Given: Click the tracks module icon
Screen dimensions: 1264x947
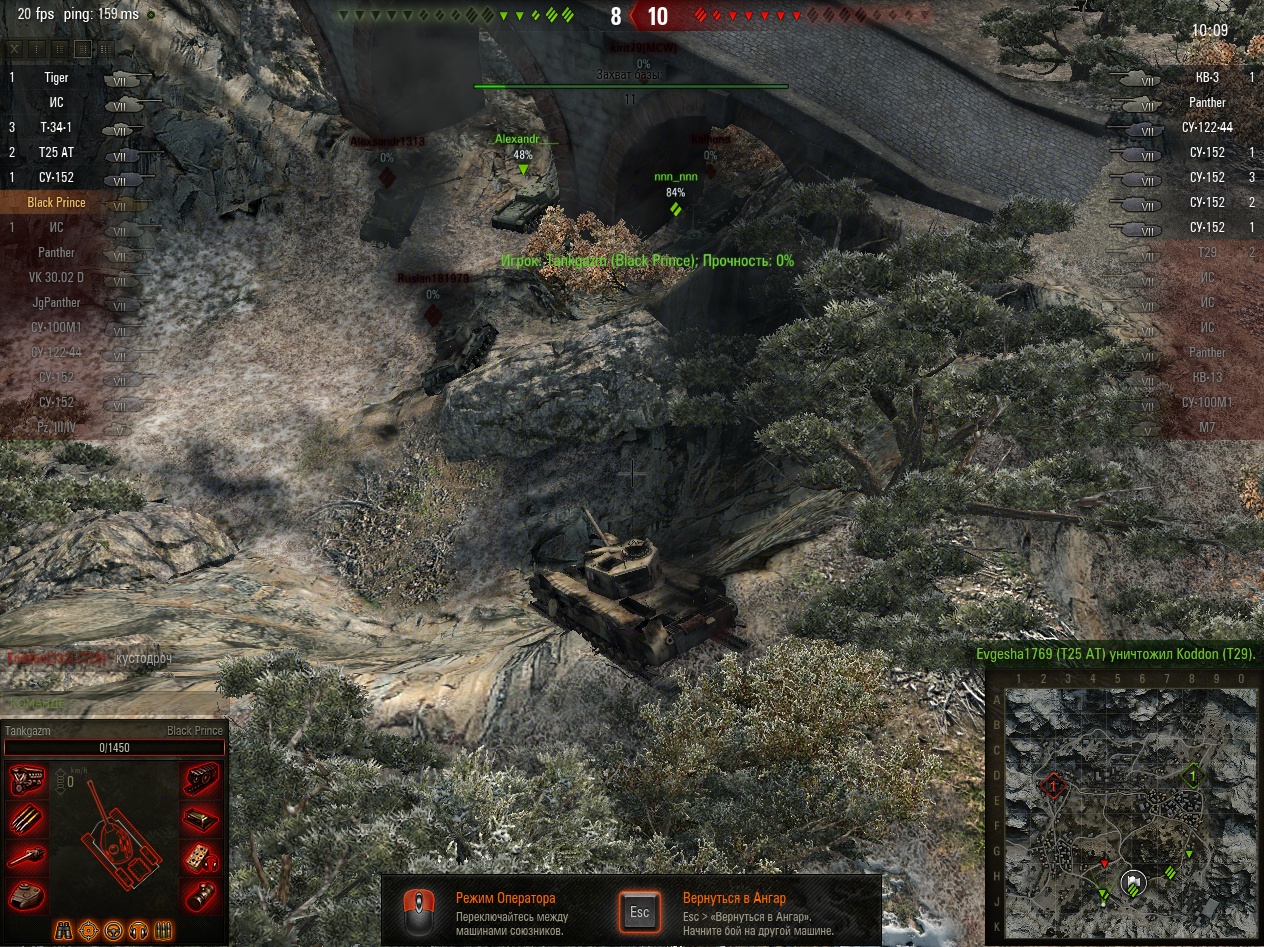Looking at the screenshot, I should click(201, 781).
